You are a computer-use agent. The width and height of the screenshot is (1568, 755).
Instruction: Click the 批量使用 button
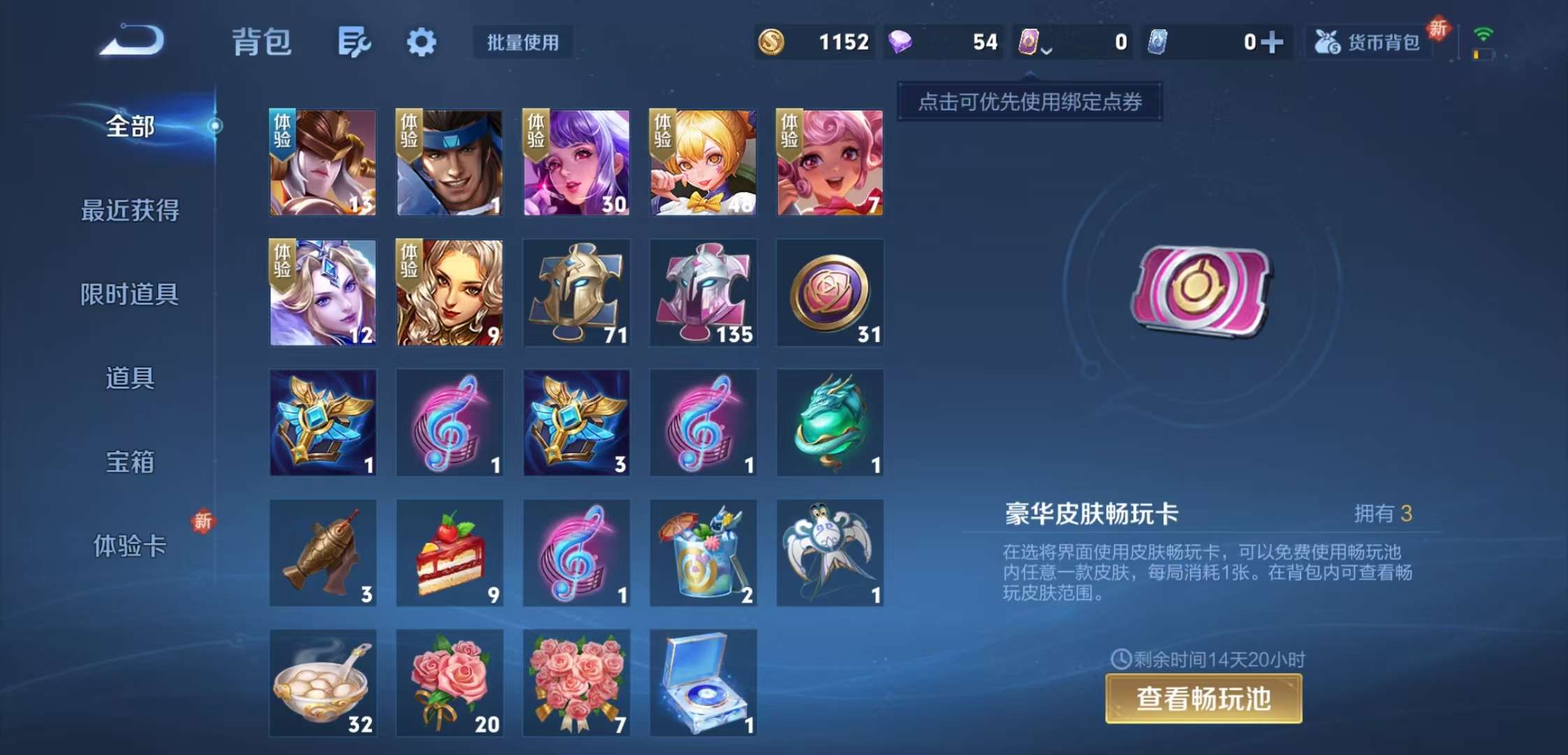(522, 43)
